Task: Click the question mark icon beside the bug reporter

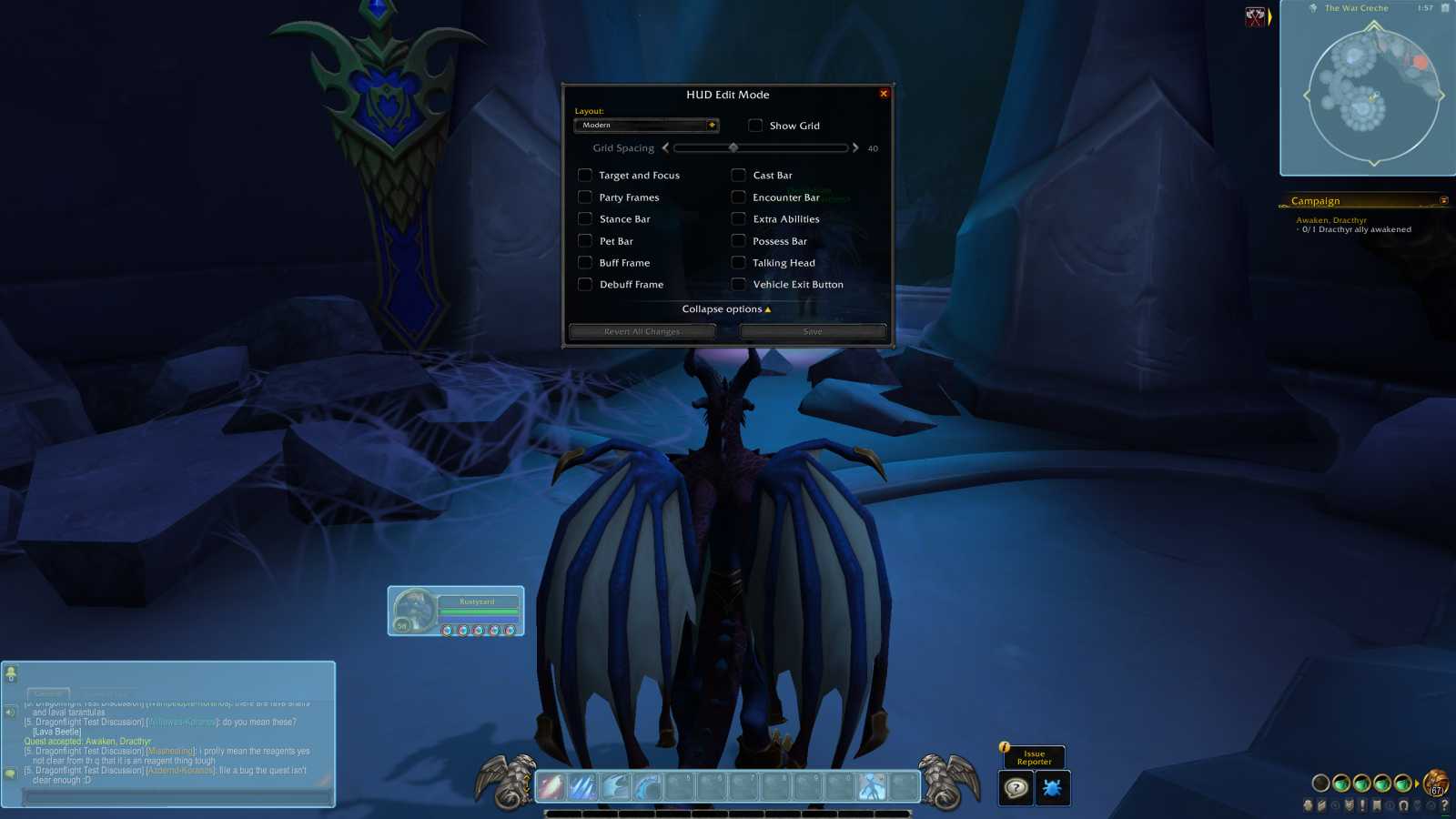Action: point(1015,789)
